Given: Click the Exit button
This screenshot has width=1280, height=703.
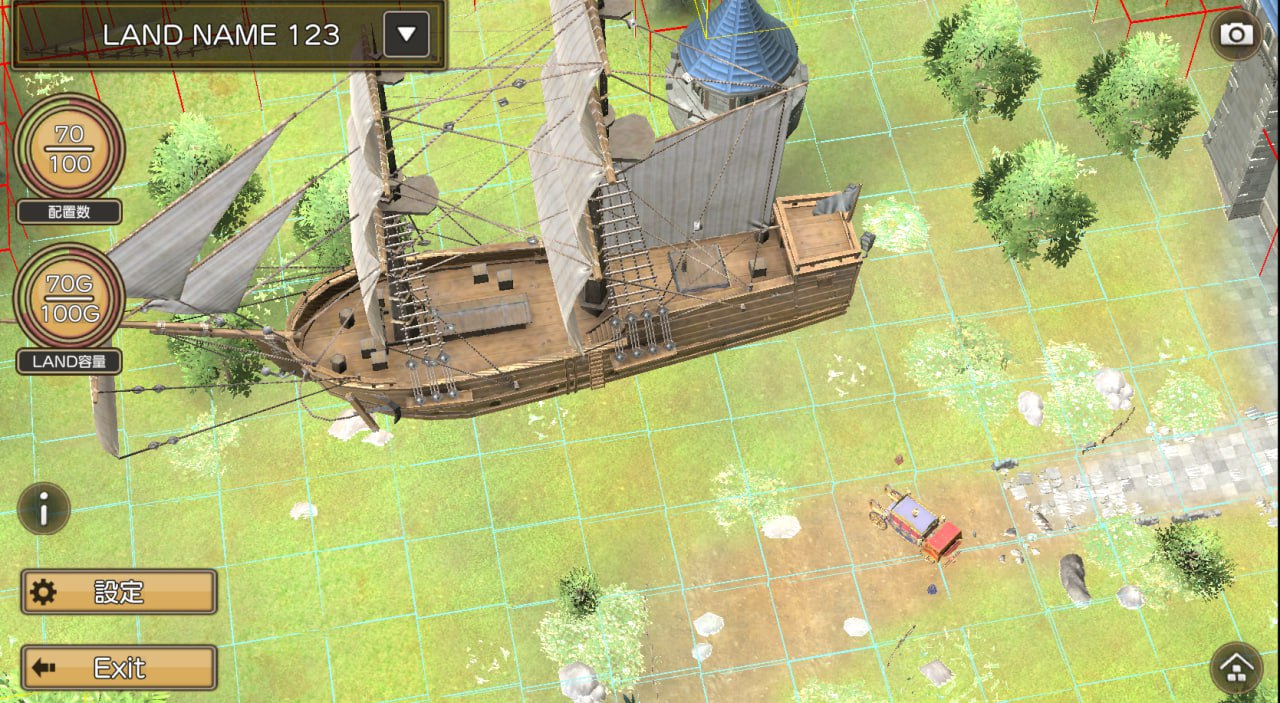Looking at the screenshot, I should click(x=119, y=667).
